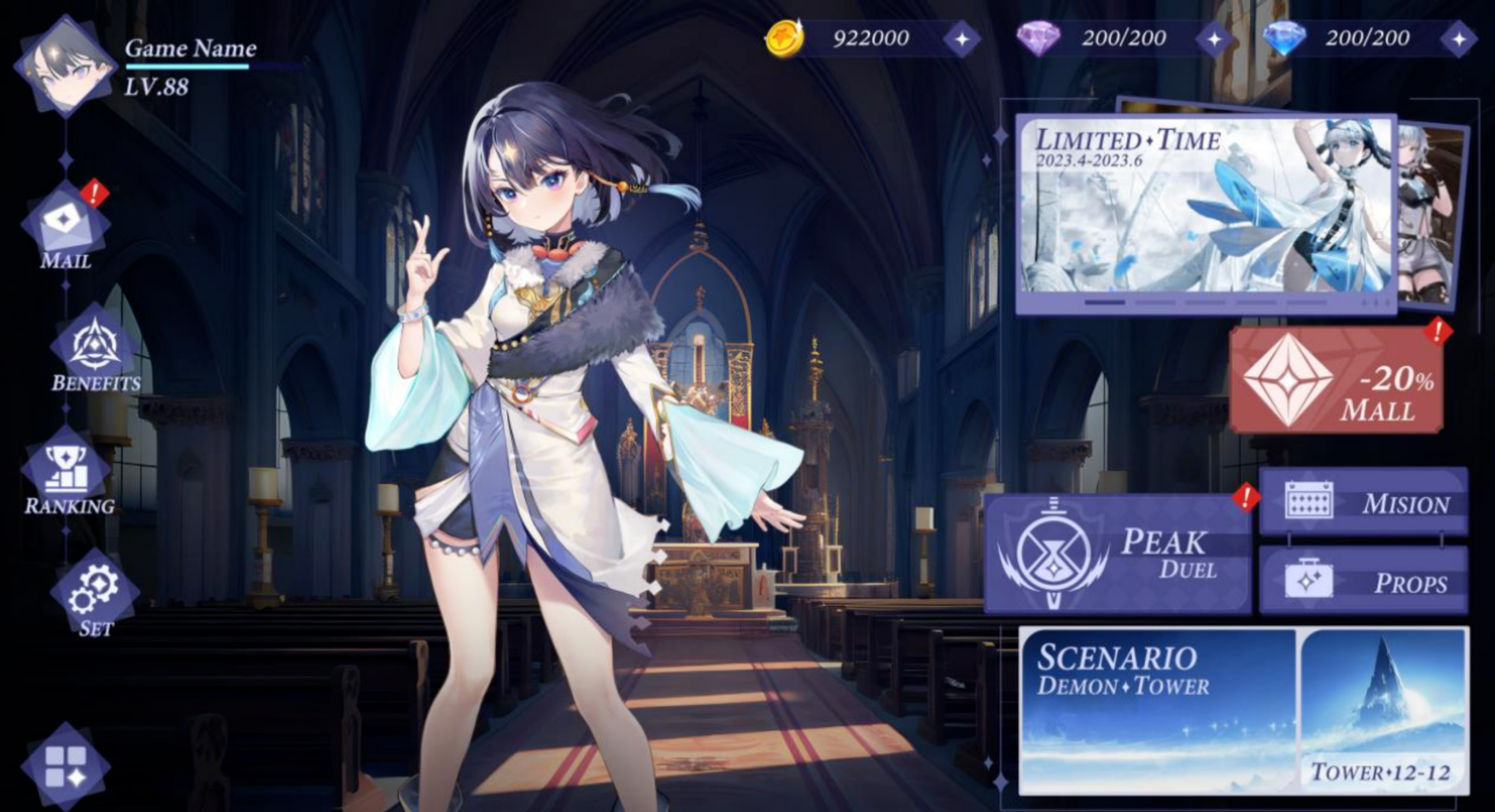Open the Mision calendar button

1363,502
